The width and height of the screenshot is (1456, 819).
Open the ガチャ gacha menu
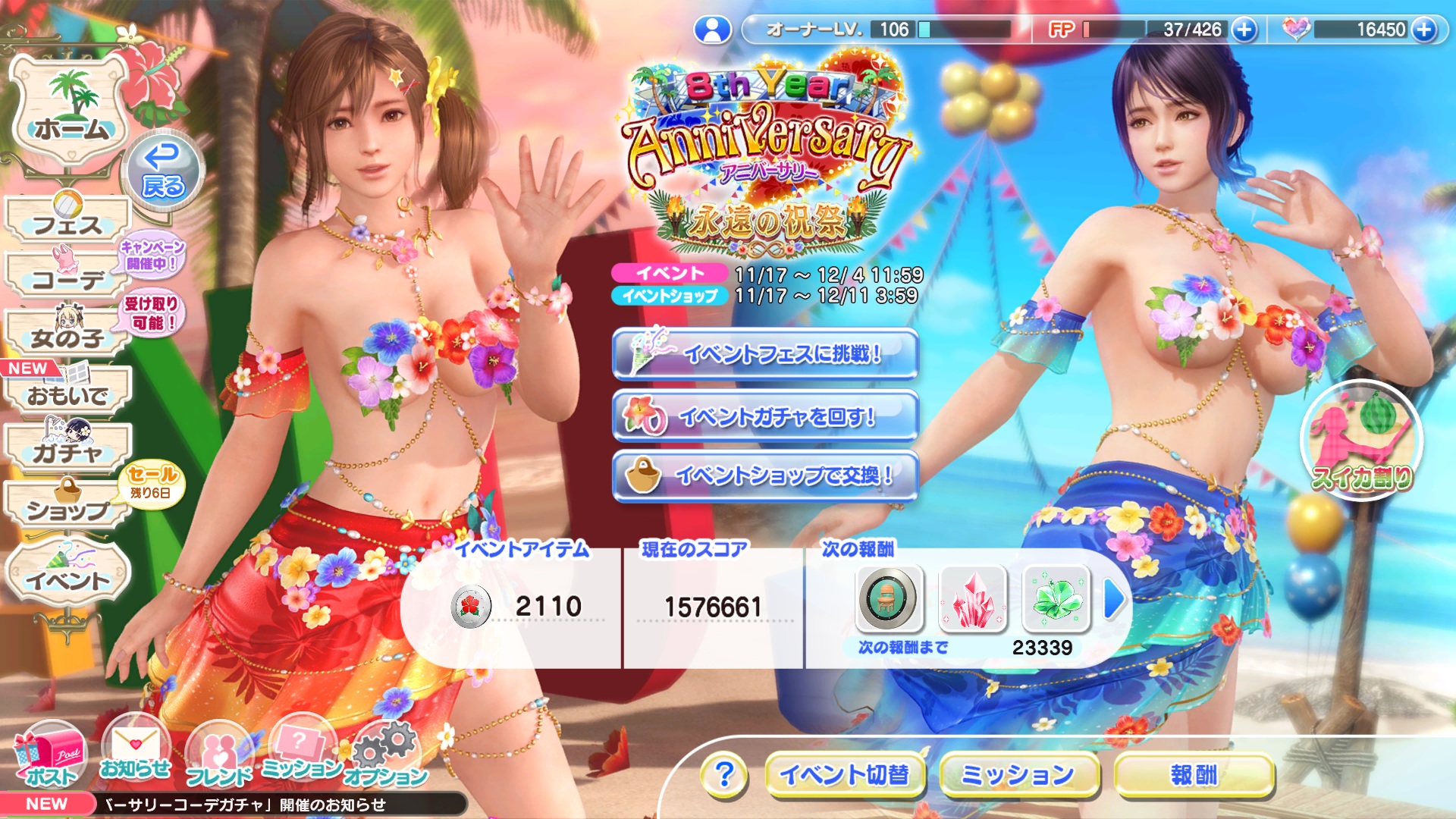(68, 450)
